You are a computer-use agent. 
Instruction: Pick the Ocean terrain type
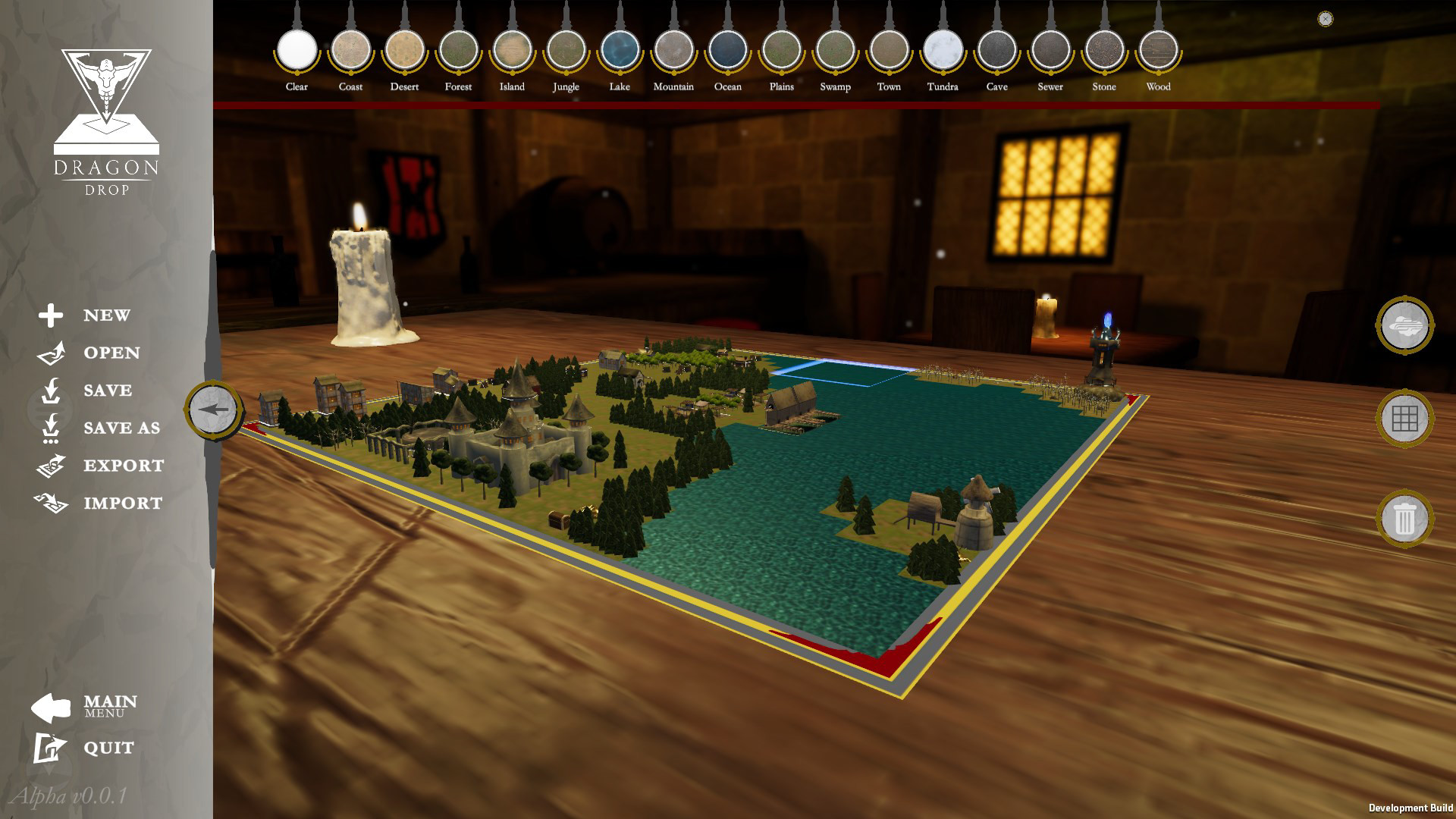726,49
